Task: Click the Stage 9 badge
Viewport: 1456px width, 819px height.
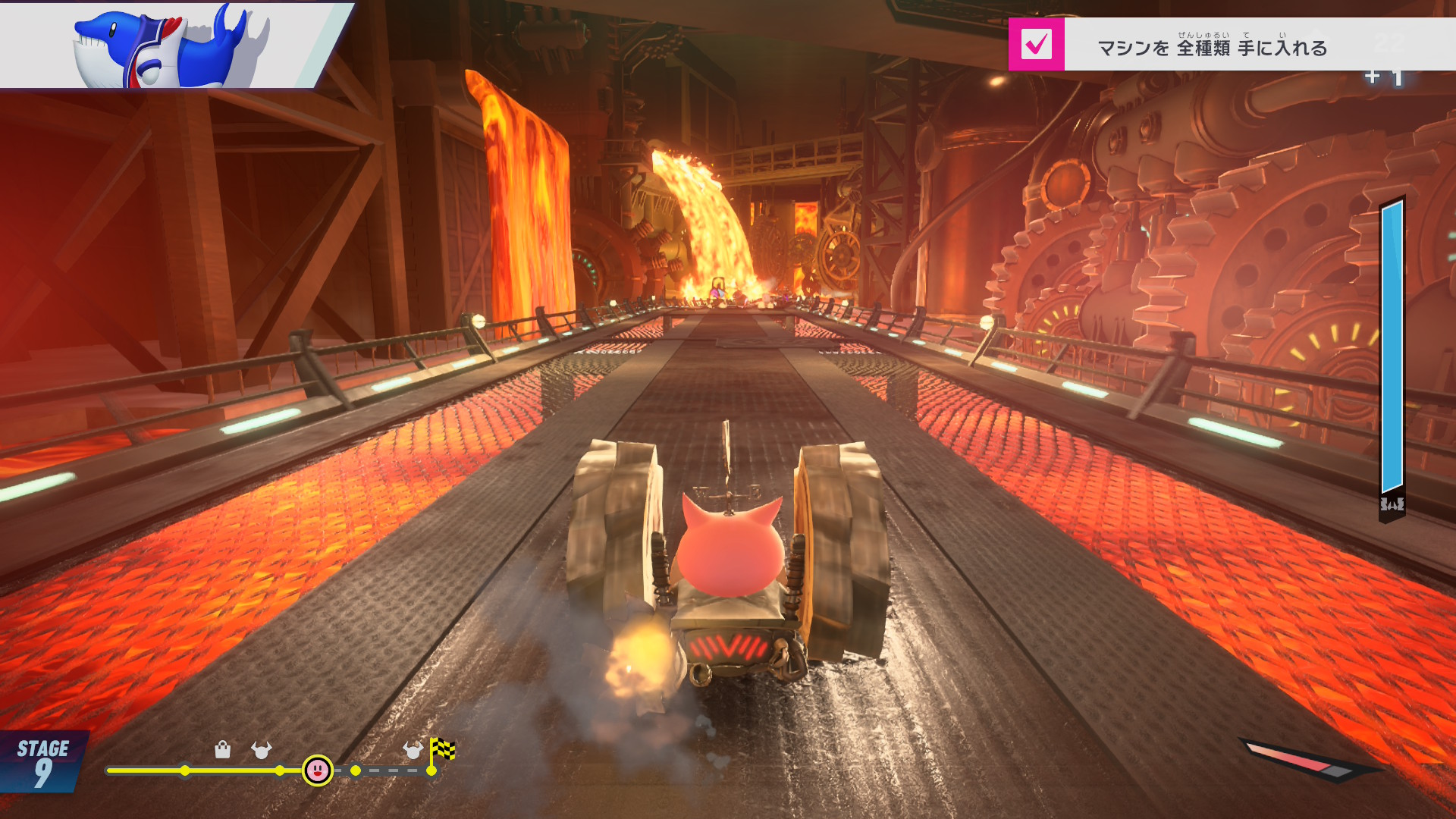Action: [x=42, y=762]
